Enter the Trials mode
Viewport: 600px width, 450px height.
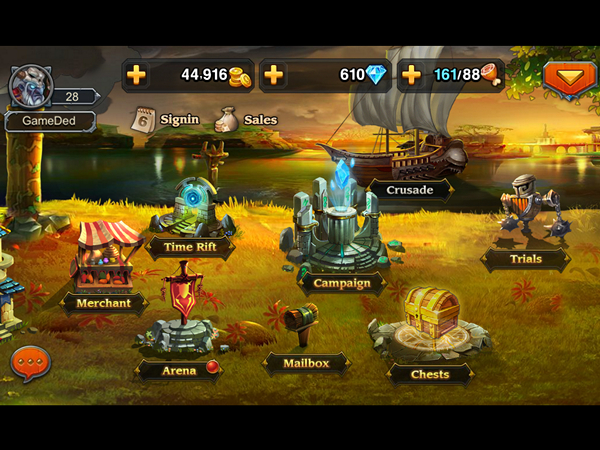524,215
